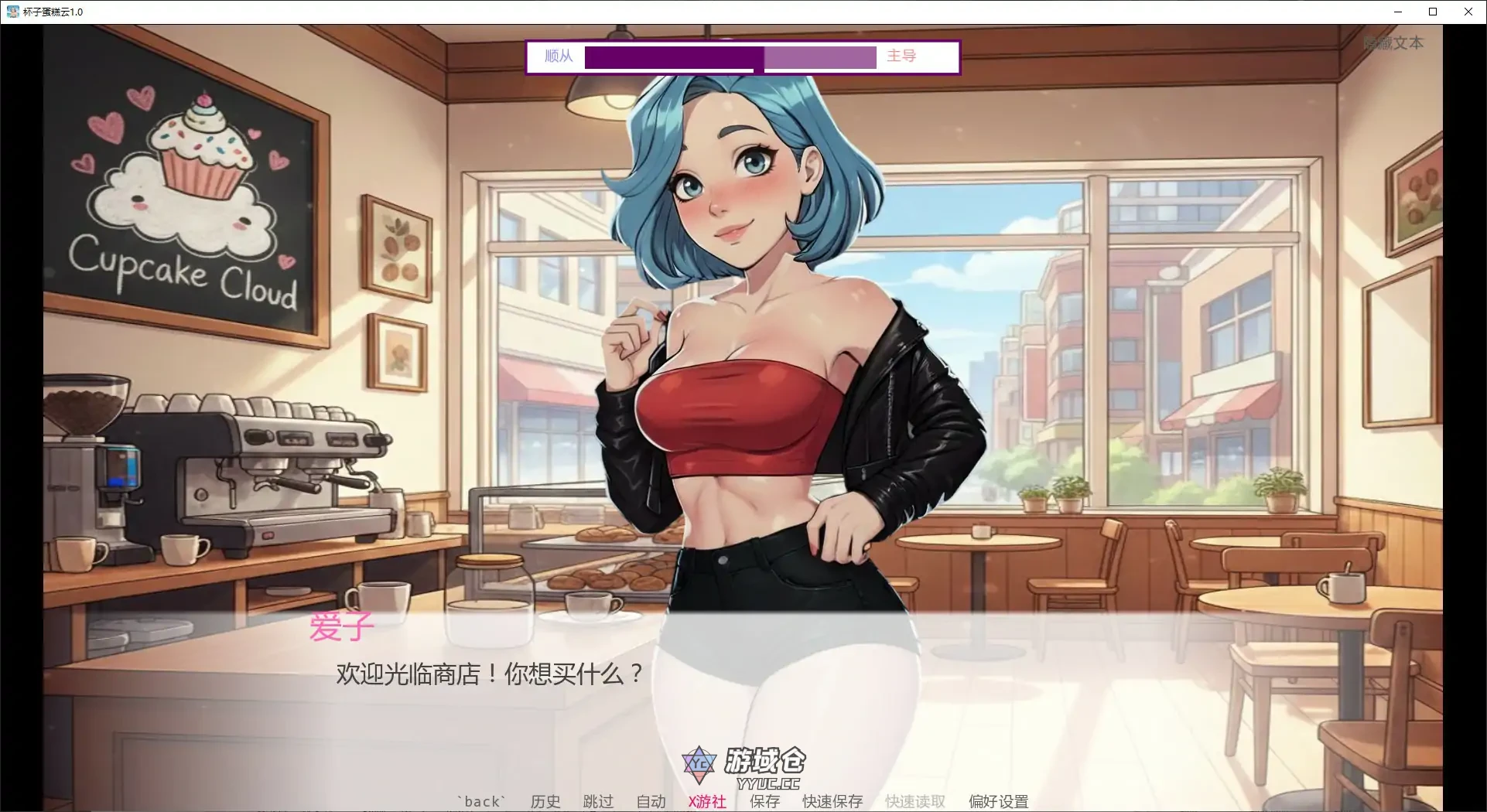Click 快速读取 to quickload
The image size is (1487, 812).
(914, 801)
